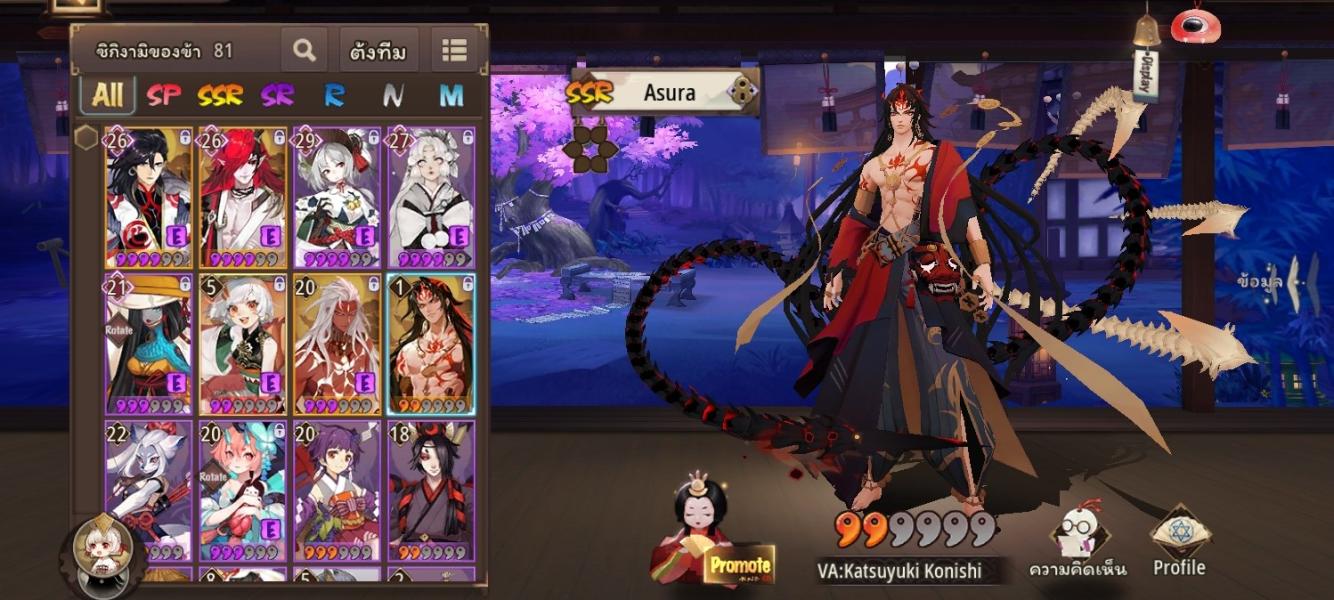Toggle the list view button
The image size is (1334, 600).
455,50
